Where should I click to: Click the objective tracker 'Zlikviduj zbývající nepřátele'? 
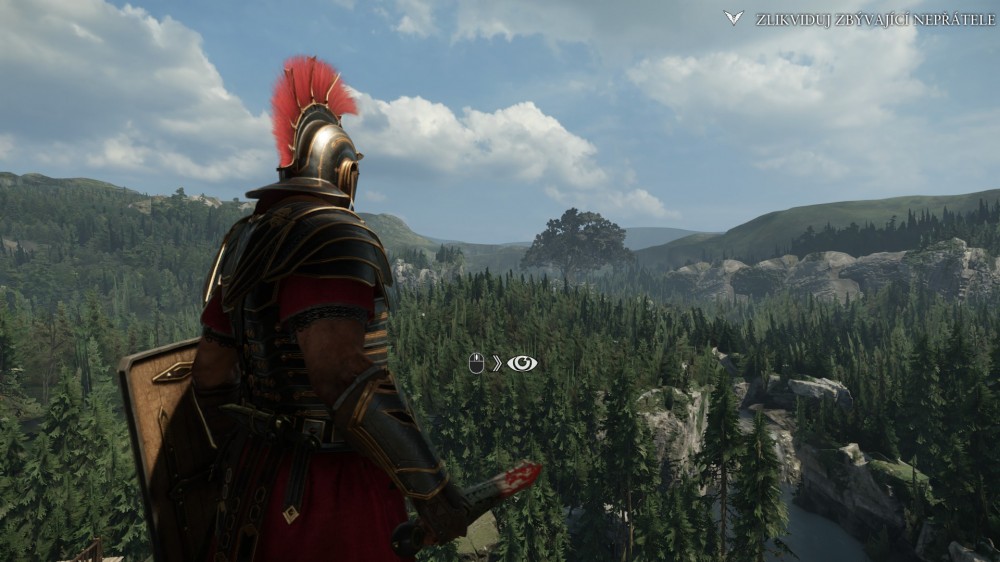pyautogui.click(x=873, y=19)
